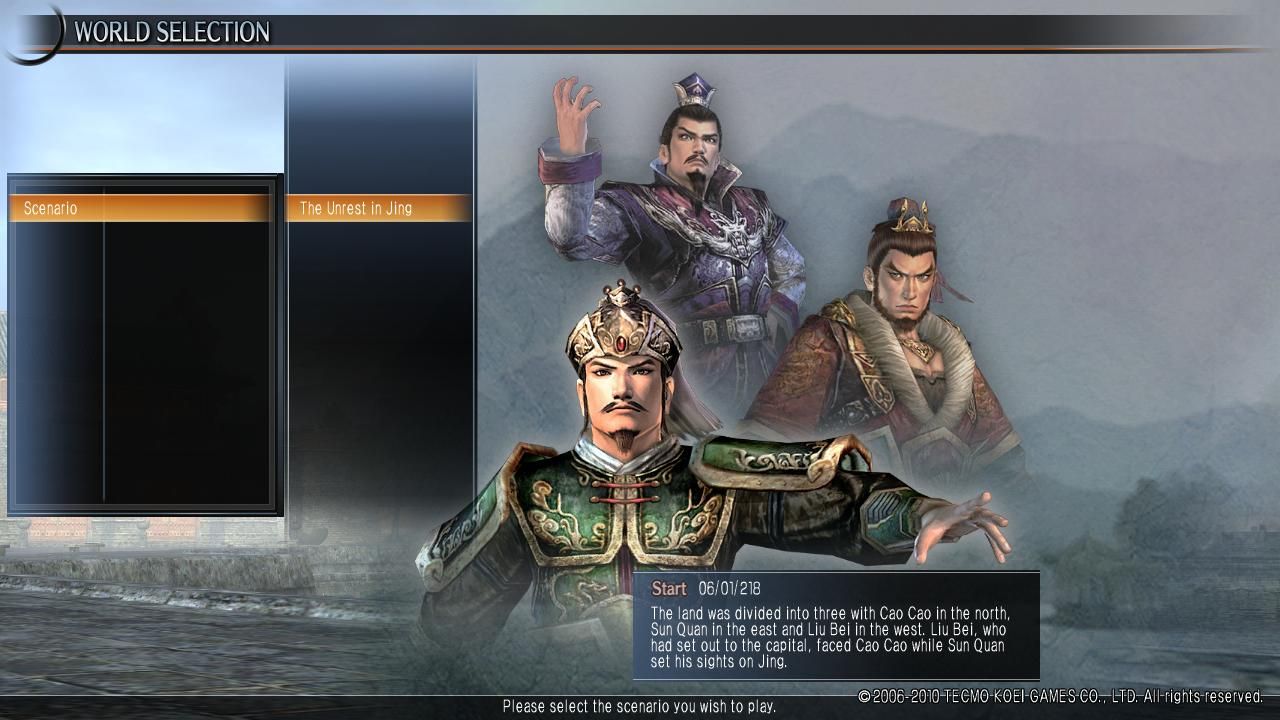Select the Scenario menu entry
Viewport: 1280px width, 720px height.
[140, 208]
